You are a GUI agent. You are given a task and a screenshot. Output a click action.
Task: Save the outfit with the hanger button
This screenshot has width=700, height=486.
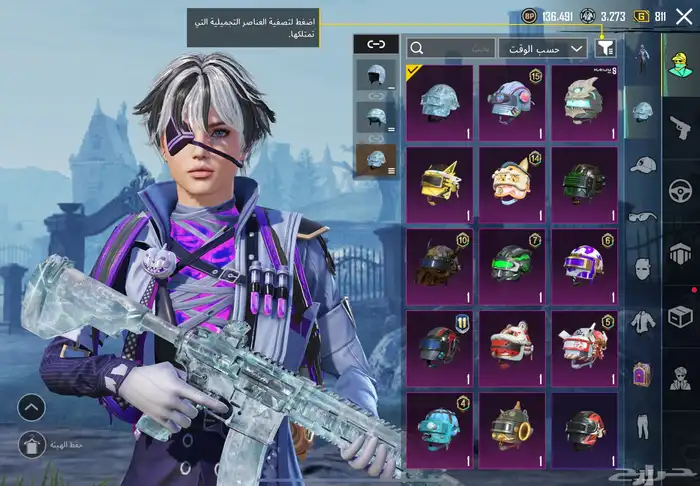tap(31, 444)
